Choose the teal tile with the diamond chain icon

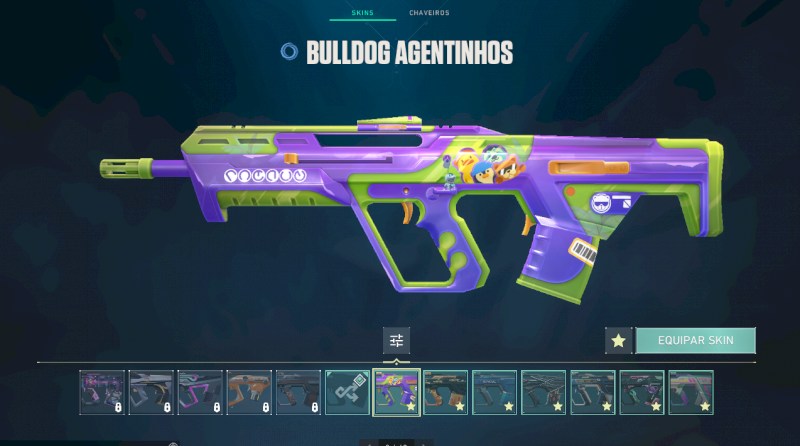pyautogui.click(x=348, y=392)
